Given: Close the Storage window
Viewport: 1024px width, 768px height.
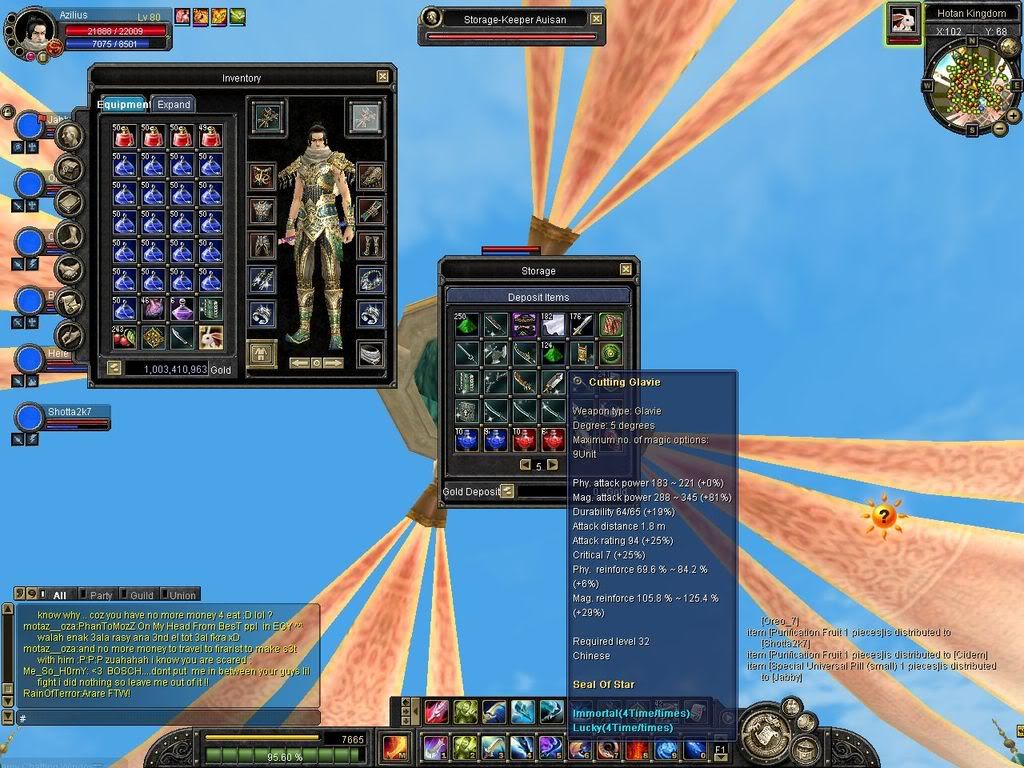Looking at the screenshot, I should pyautogui.click(x=625, y=270).
